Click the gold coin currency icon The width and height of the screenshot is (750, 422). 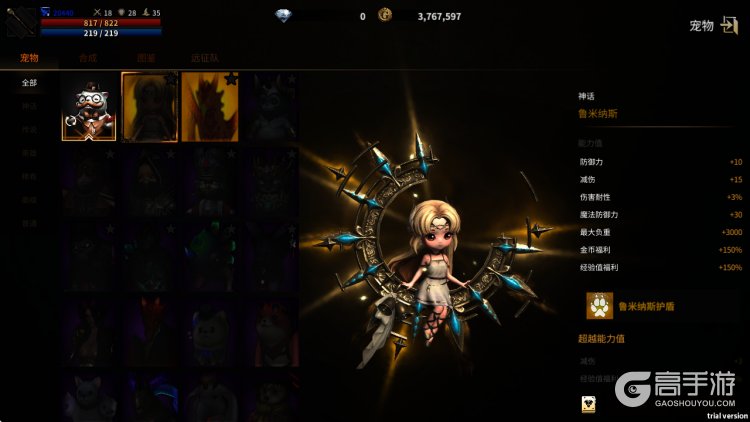pos(385,15)
